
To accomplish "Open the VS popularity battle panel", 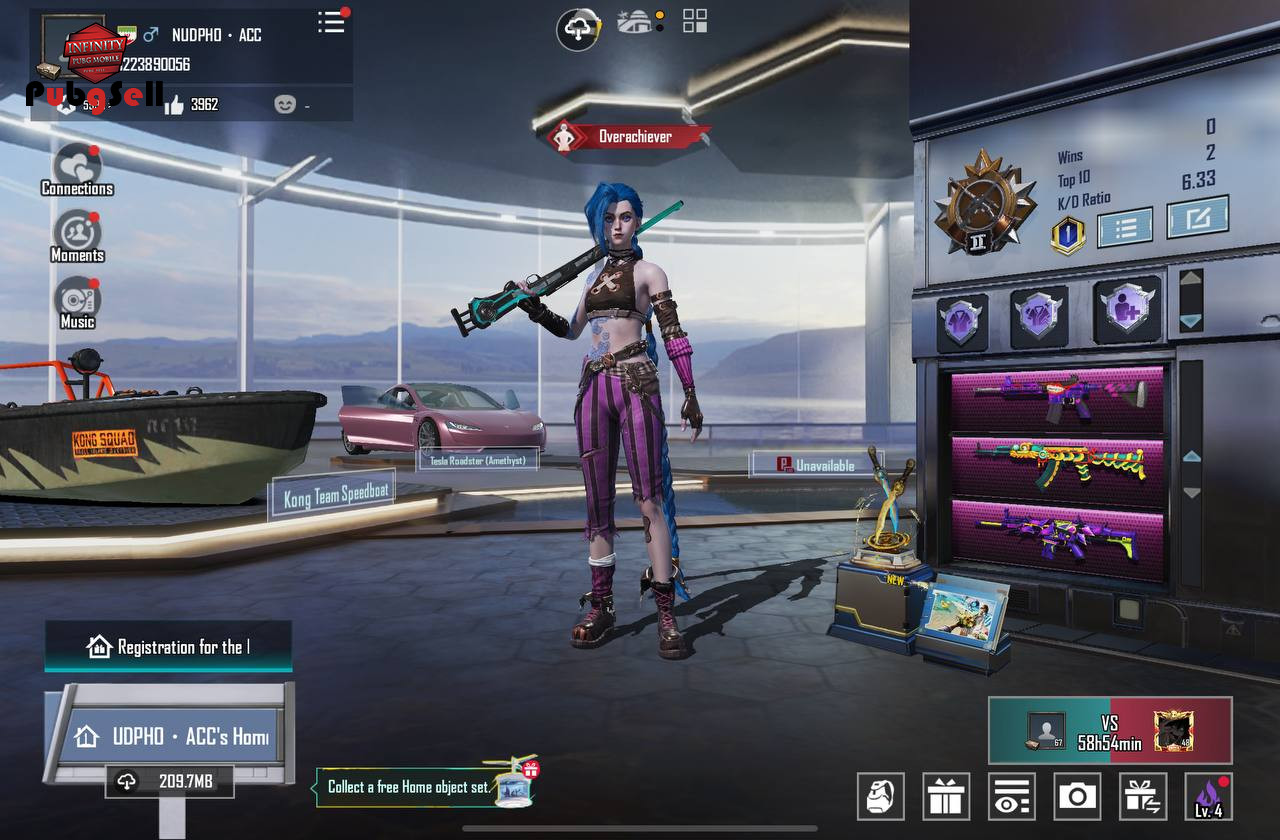I will point(1110,730).
